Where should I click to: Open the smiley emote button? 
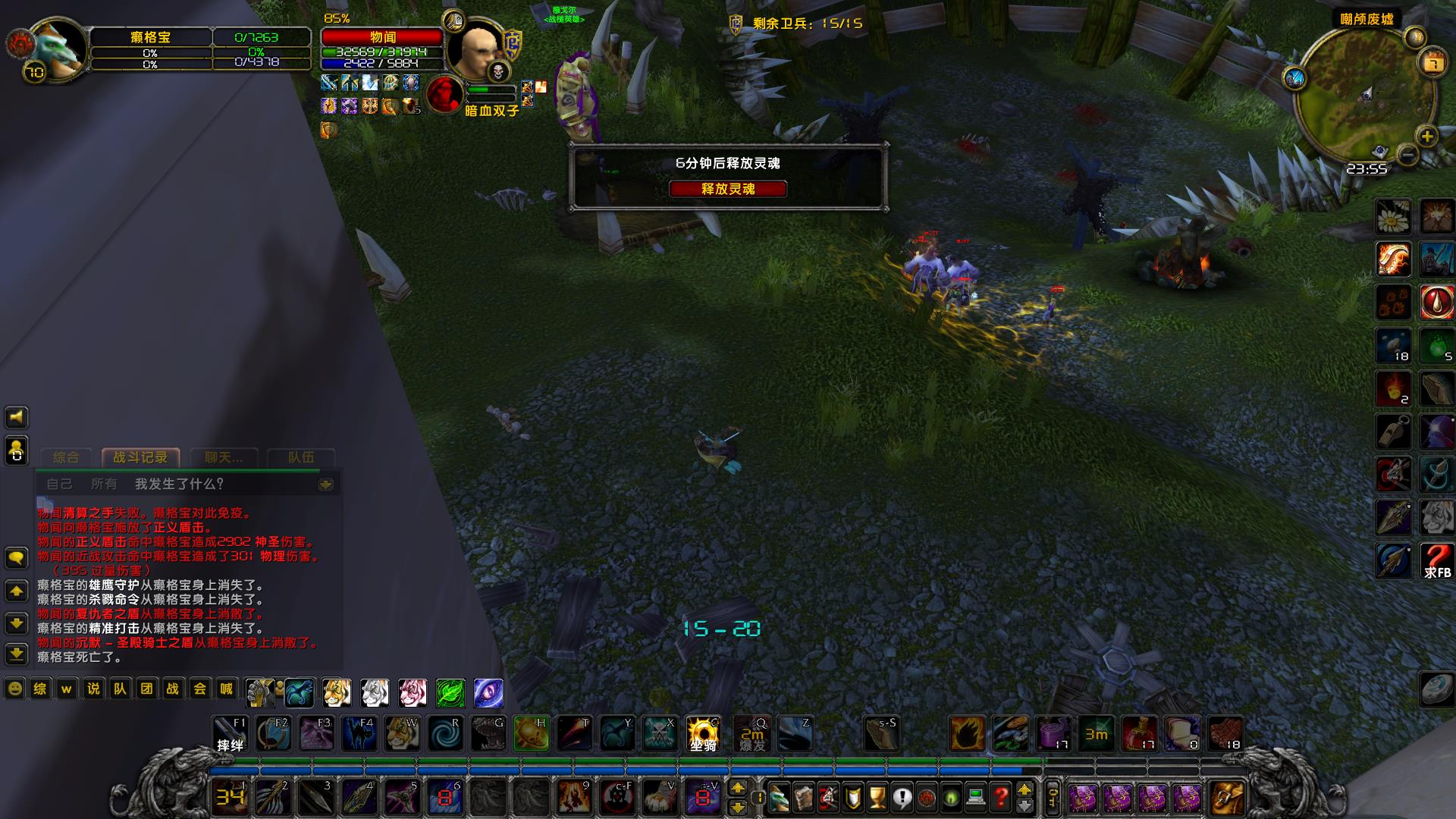pyautogui.click(x=14, y=689)
